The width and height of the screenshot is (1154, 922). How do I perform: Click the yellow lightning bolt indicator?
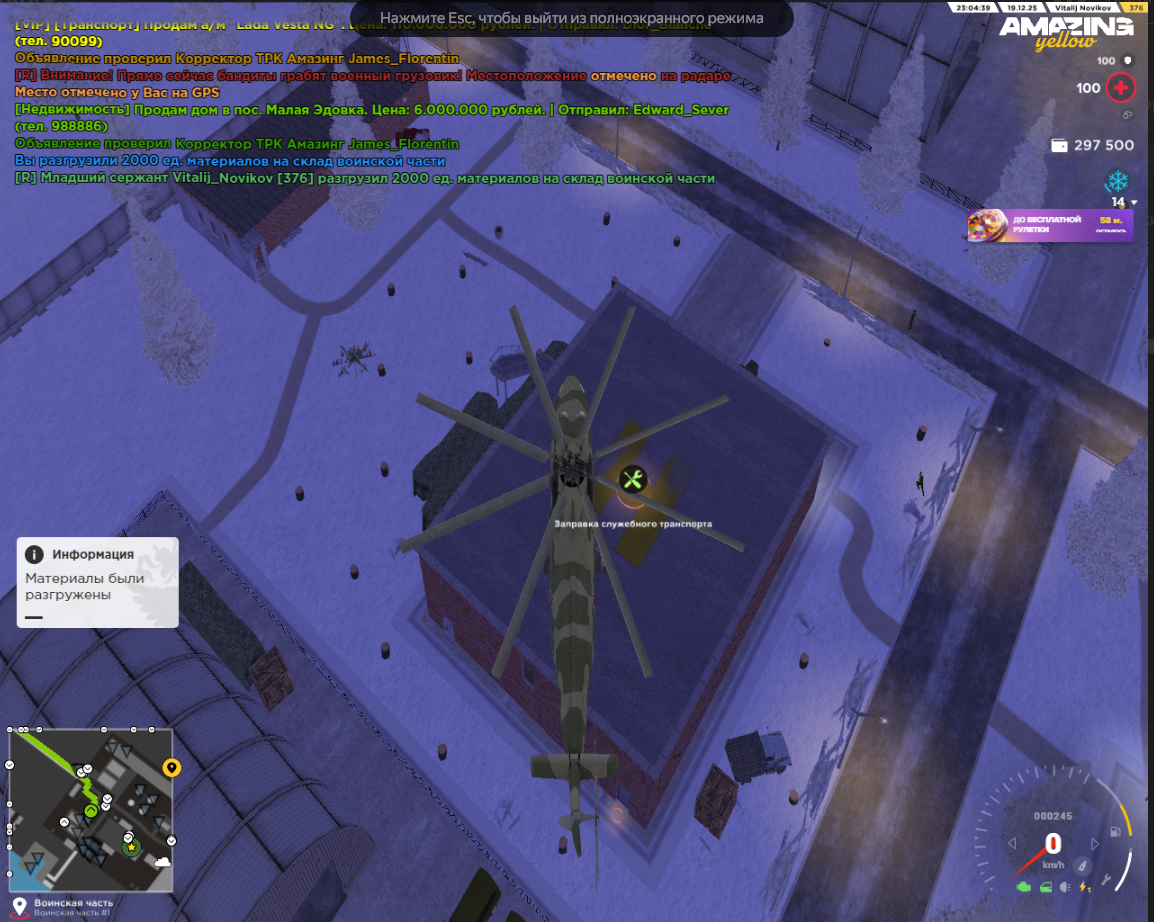1085,886
